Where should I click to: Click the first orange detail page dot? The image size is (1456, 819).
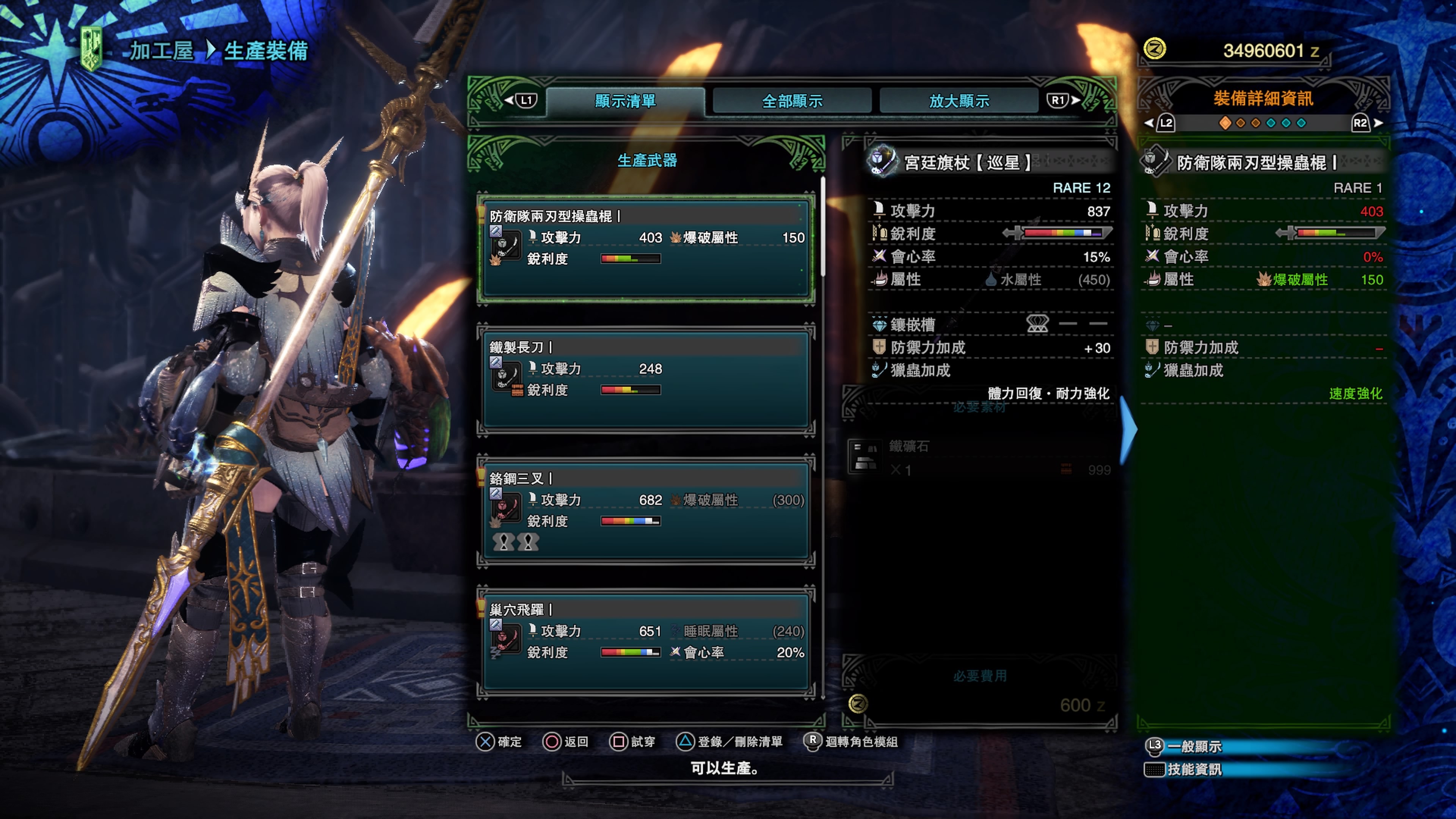coord(1225,123)
